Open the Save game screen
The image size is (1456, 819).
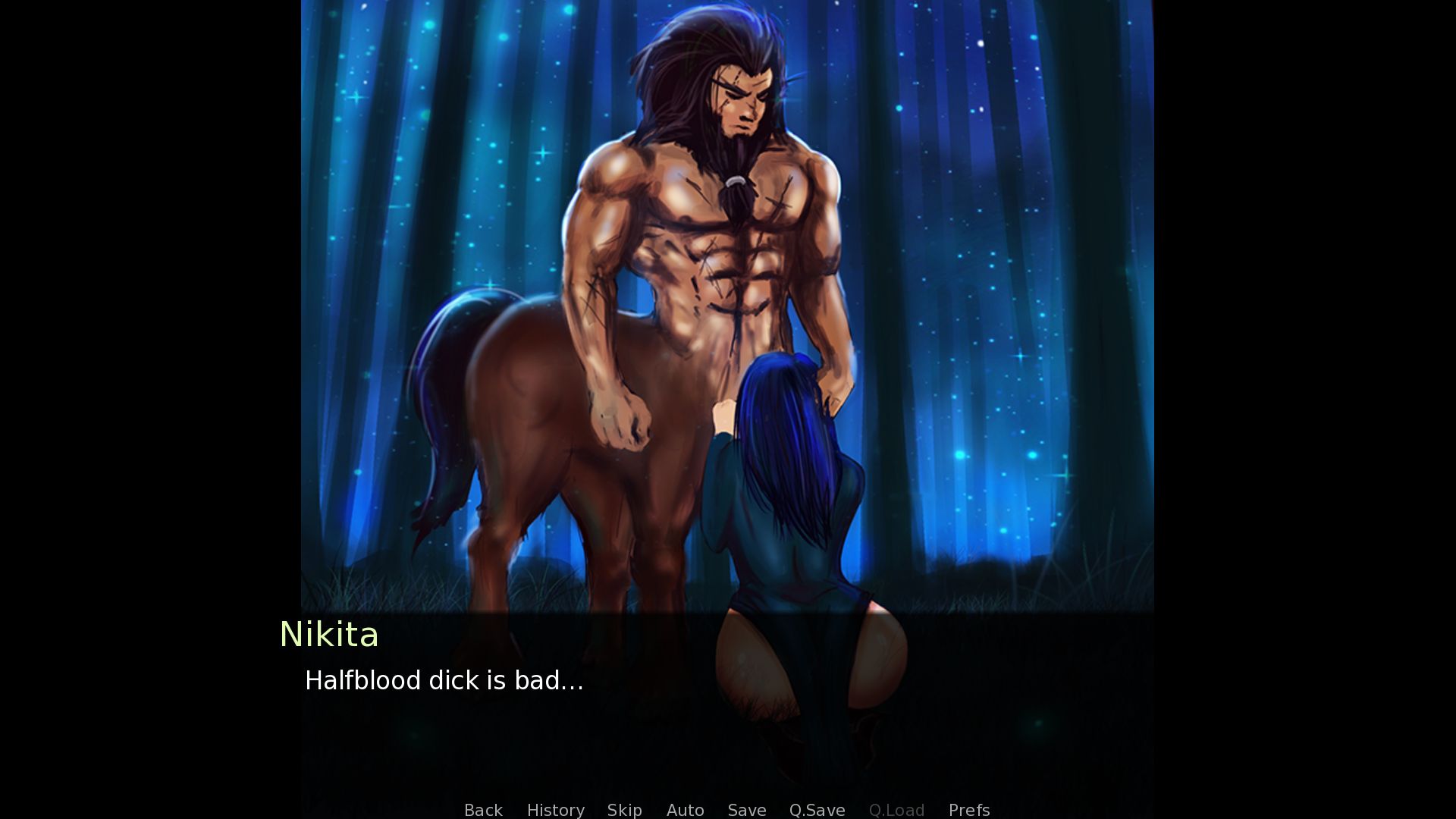coord(746,810)
